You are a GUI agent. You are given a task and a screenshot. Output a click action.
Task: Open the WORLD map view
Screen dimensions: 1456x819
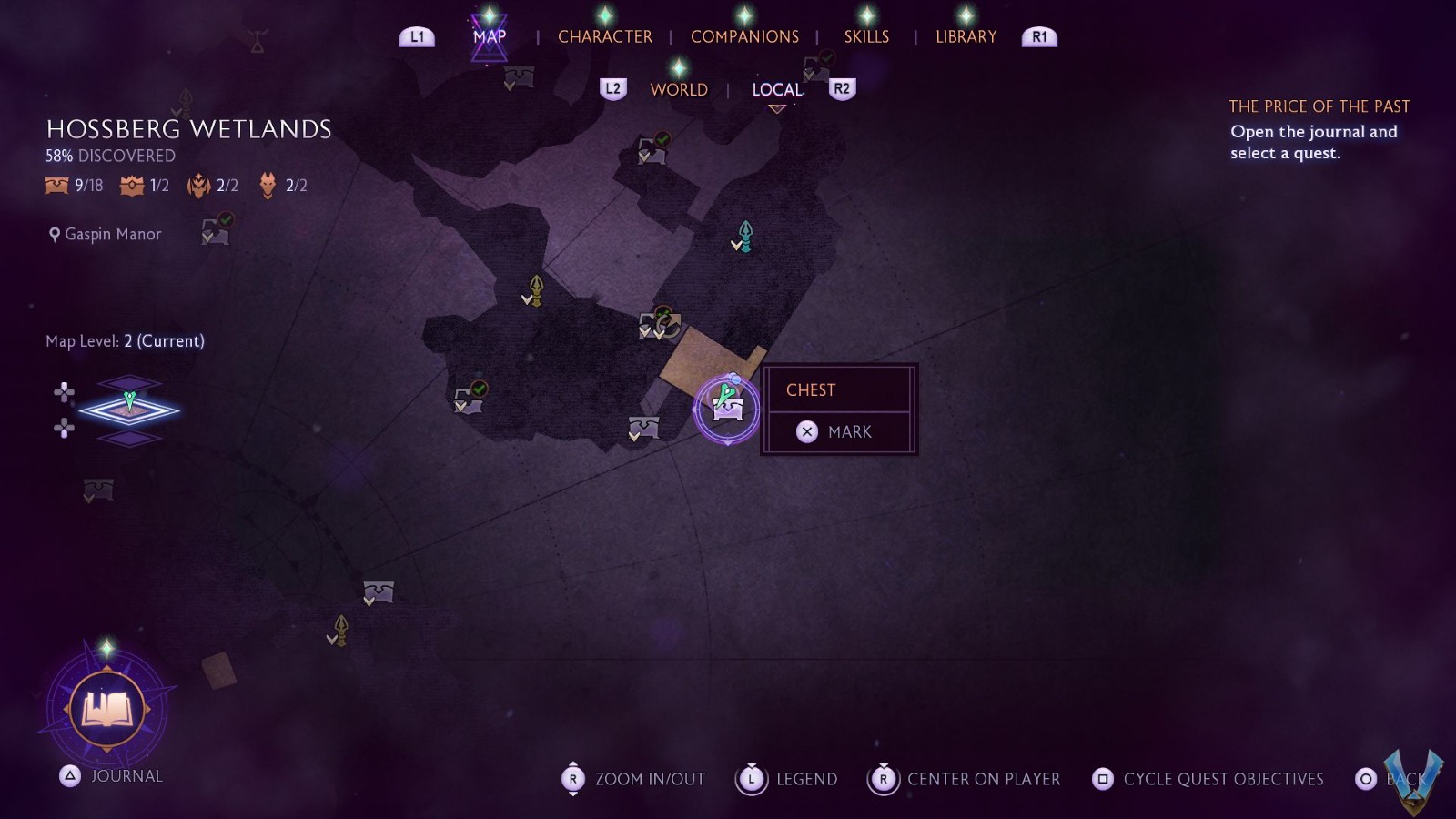tap(677, 89)
